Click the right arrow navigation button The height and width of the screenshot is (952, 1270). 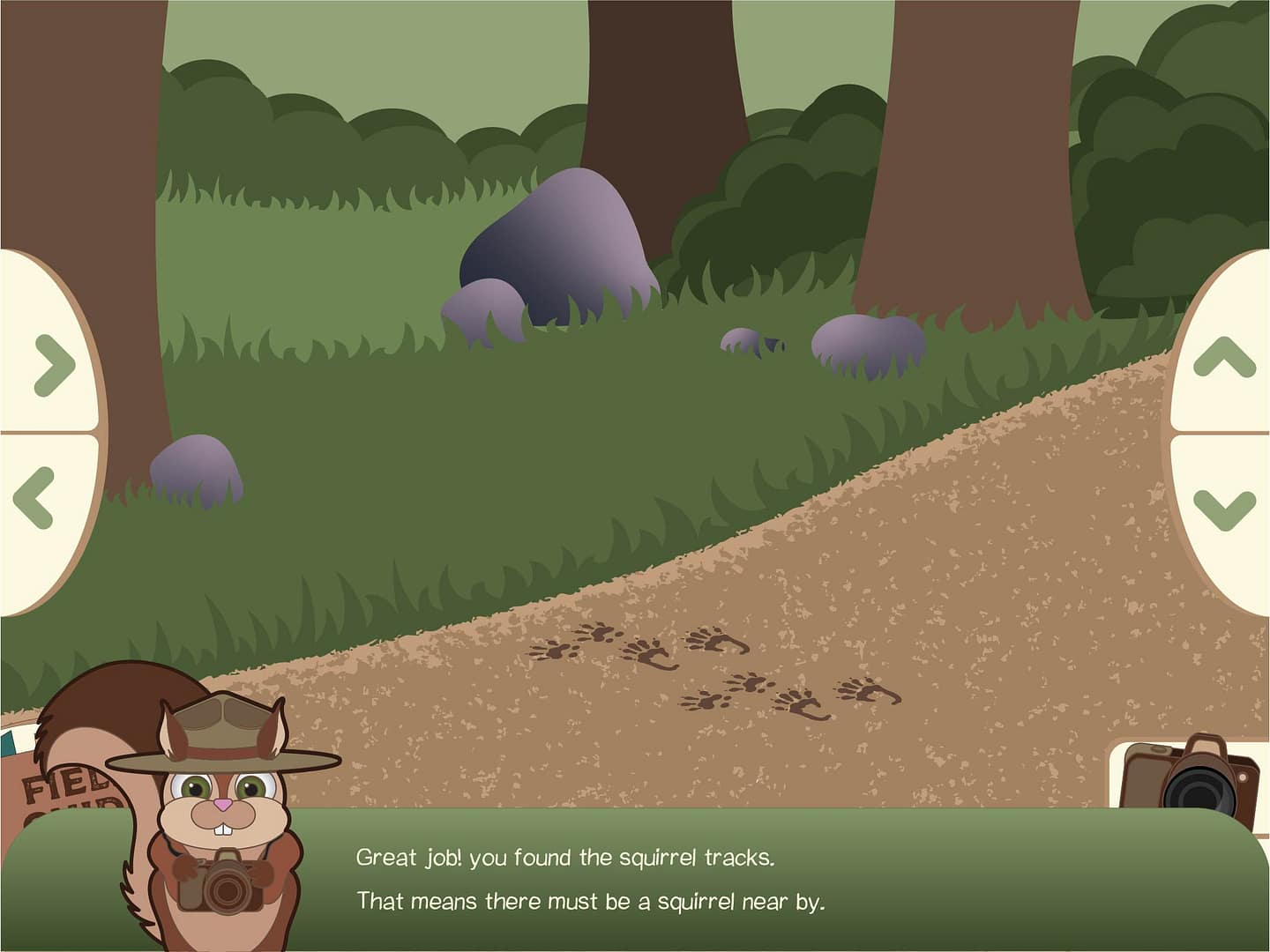coord(51,361)
